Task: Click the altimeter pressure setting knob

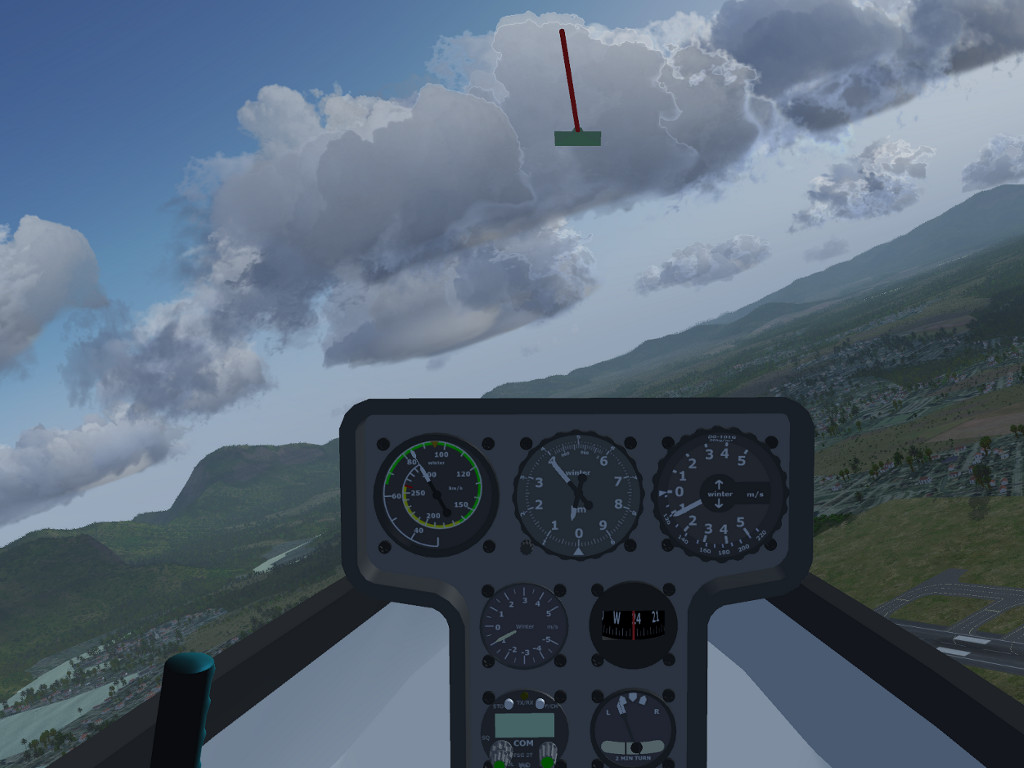Action: 526,546
